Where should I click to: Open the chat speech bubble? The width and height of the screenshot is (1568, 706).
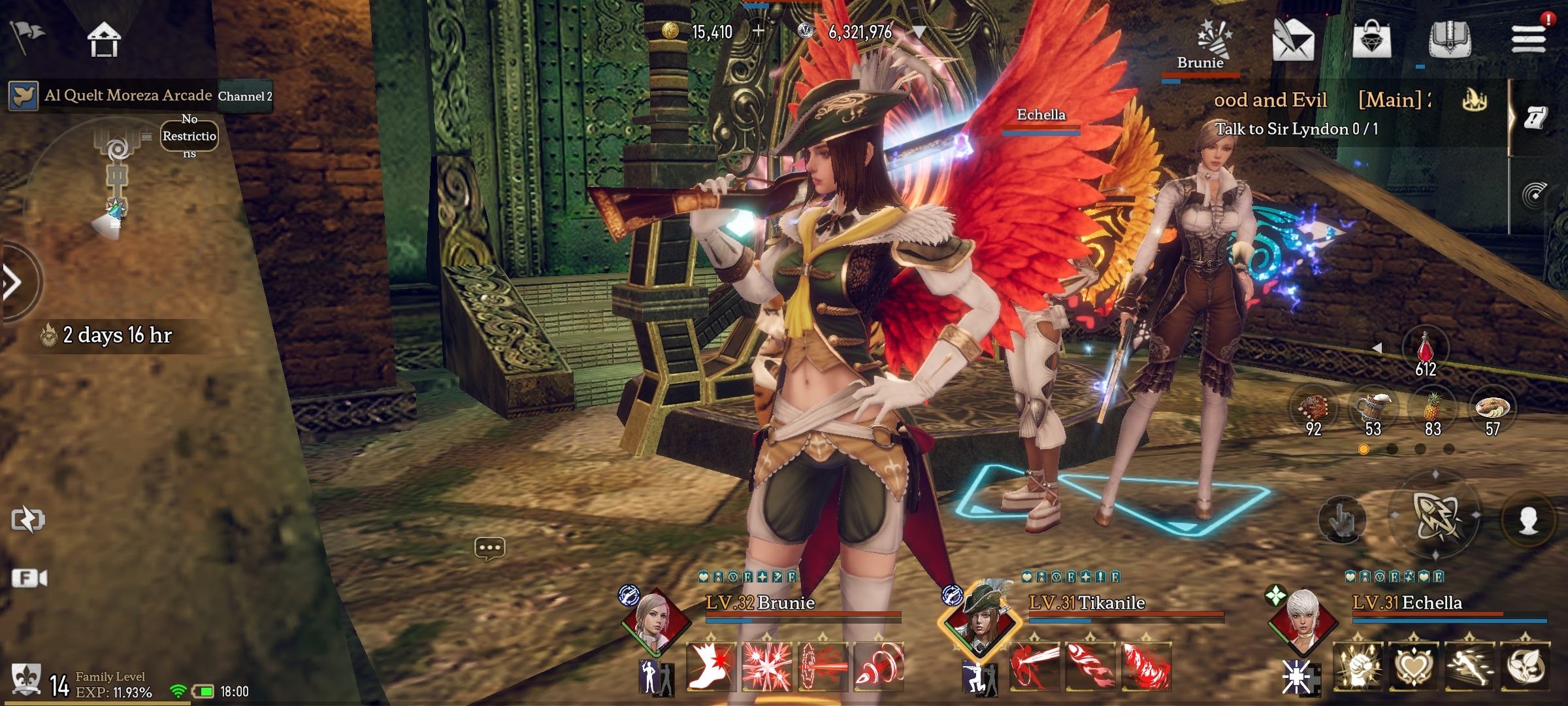click(x=489, y=548)
